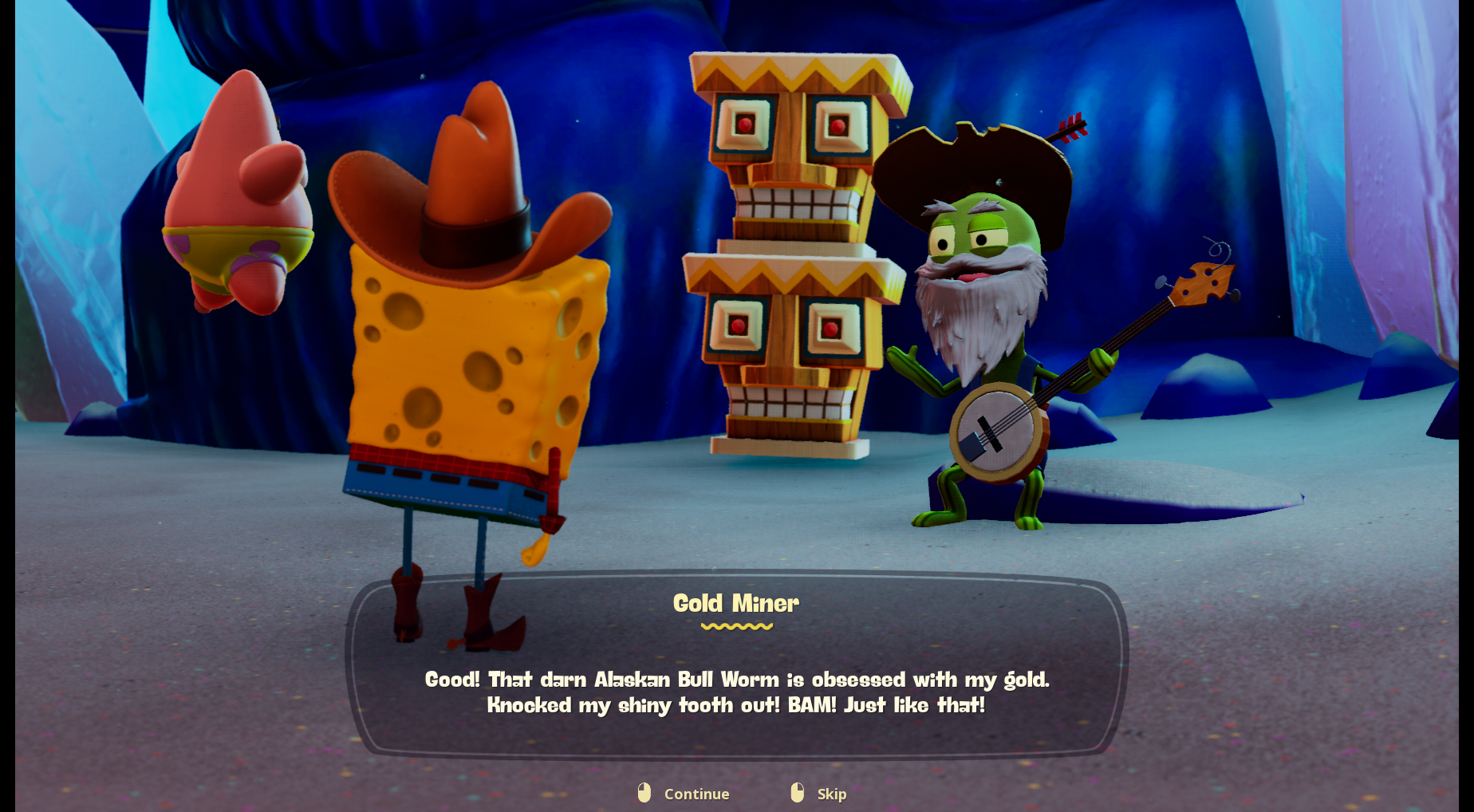Click the left mouse icon beside Continue

(643, 794)
